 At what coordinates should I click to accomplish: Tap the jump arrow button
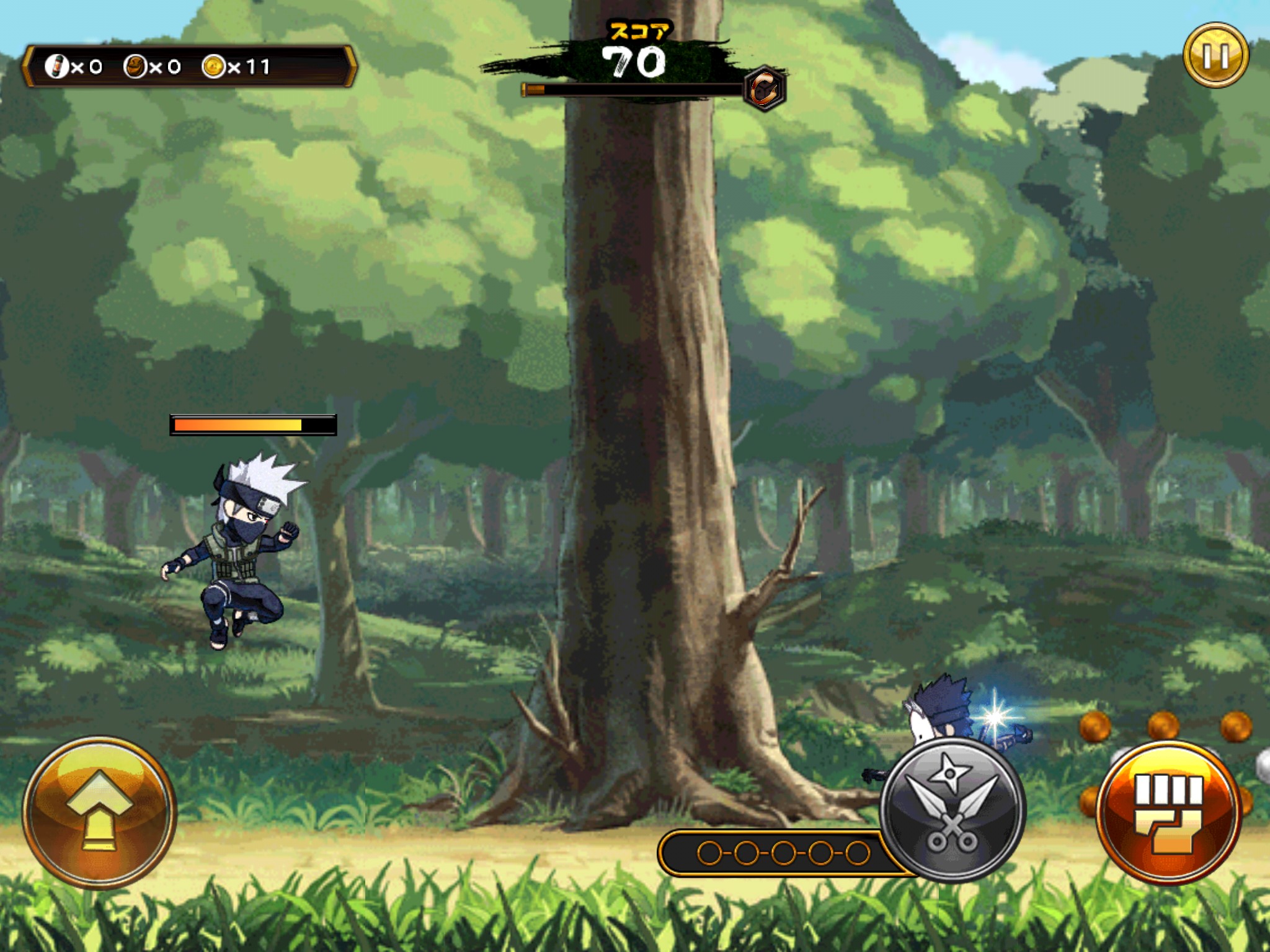point(99,811)
